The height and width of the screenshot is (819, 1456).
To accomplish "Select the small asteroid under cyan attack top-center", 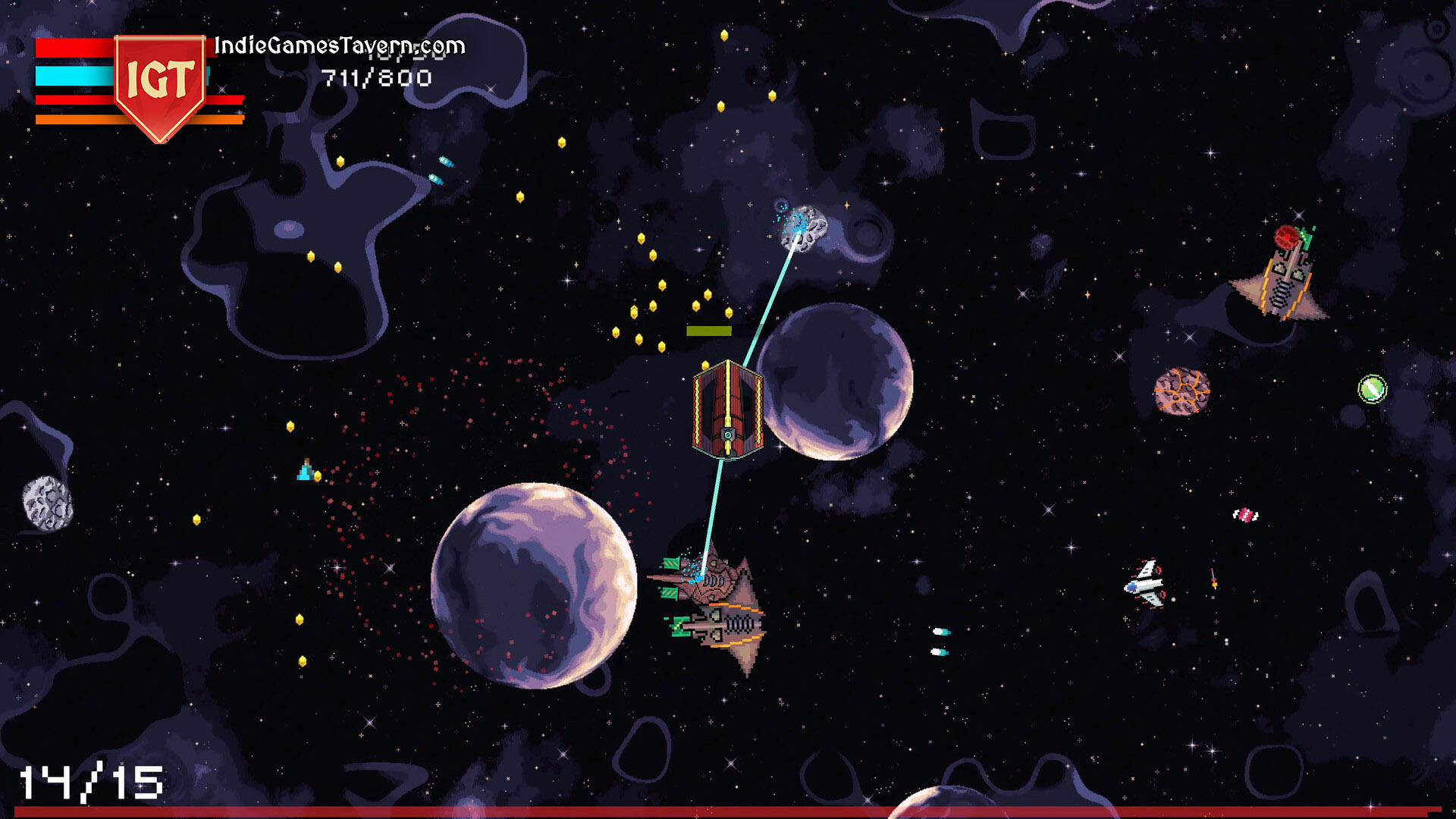I will pyautogui.click(x=802, y=227).
